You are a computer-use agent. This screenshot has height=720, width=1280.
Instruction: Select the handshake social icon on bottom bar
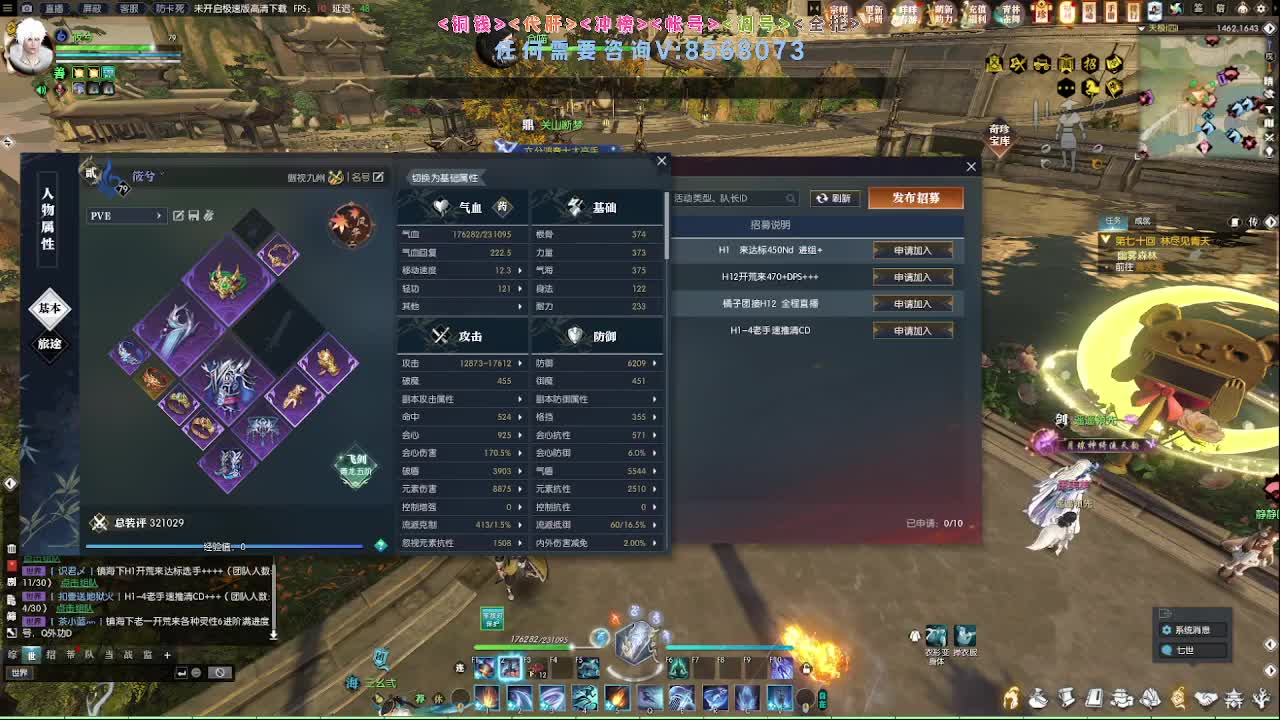[1205, 698]
